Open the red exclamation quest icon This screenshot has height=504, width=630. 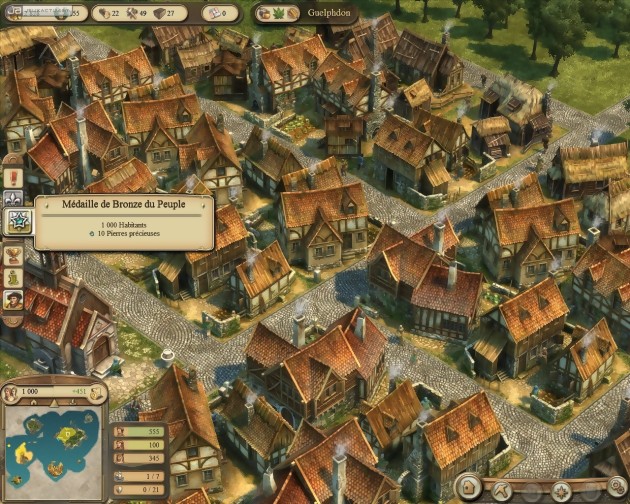(14, 178)
